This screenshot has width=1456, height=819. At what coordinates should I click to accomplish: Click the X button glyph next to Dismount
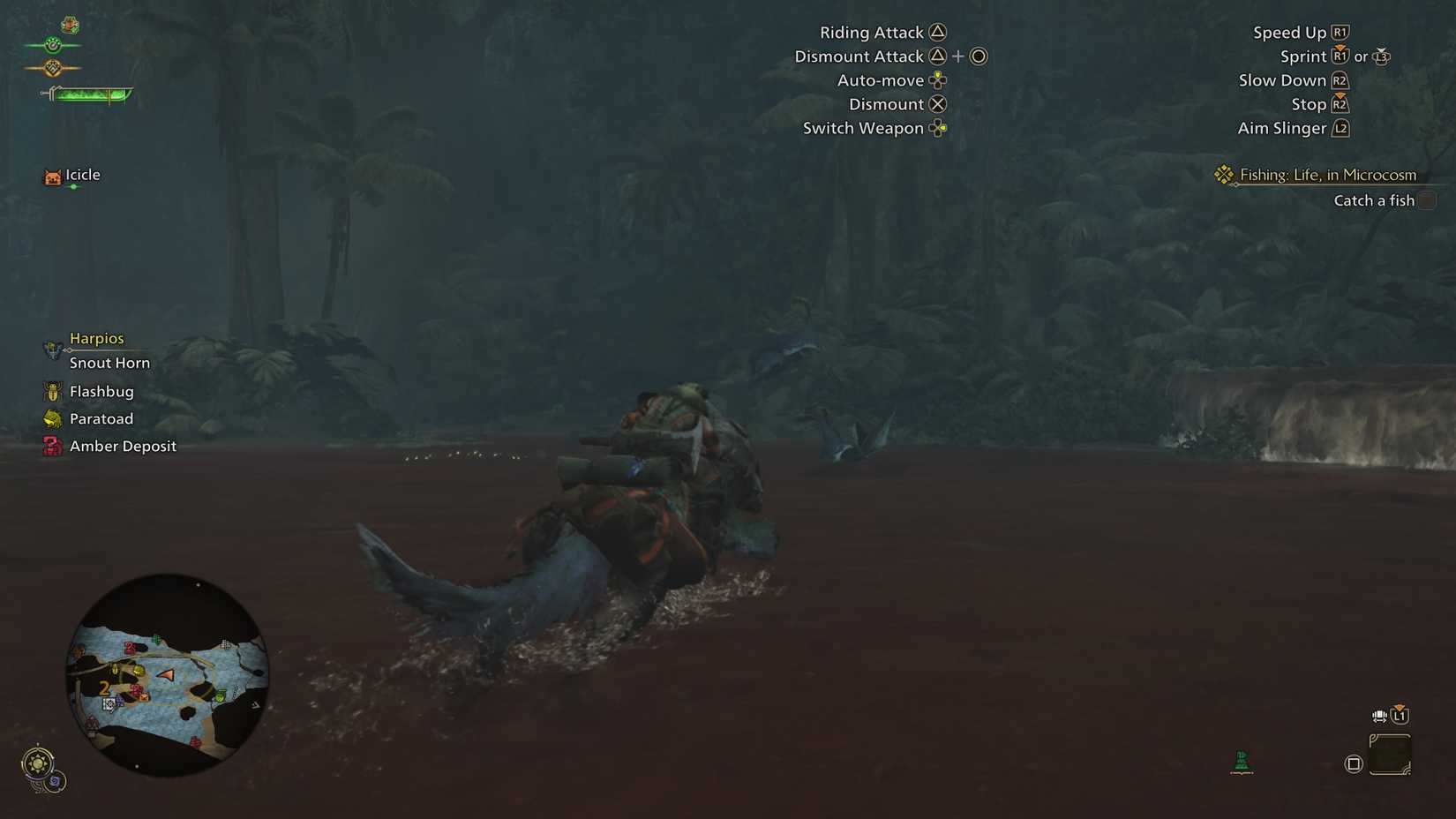(937, 103)
